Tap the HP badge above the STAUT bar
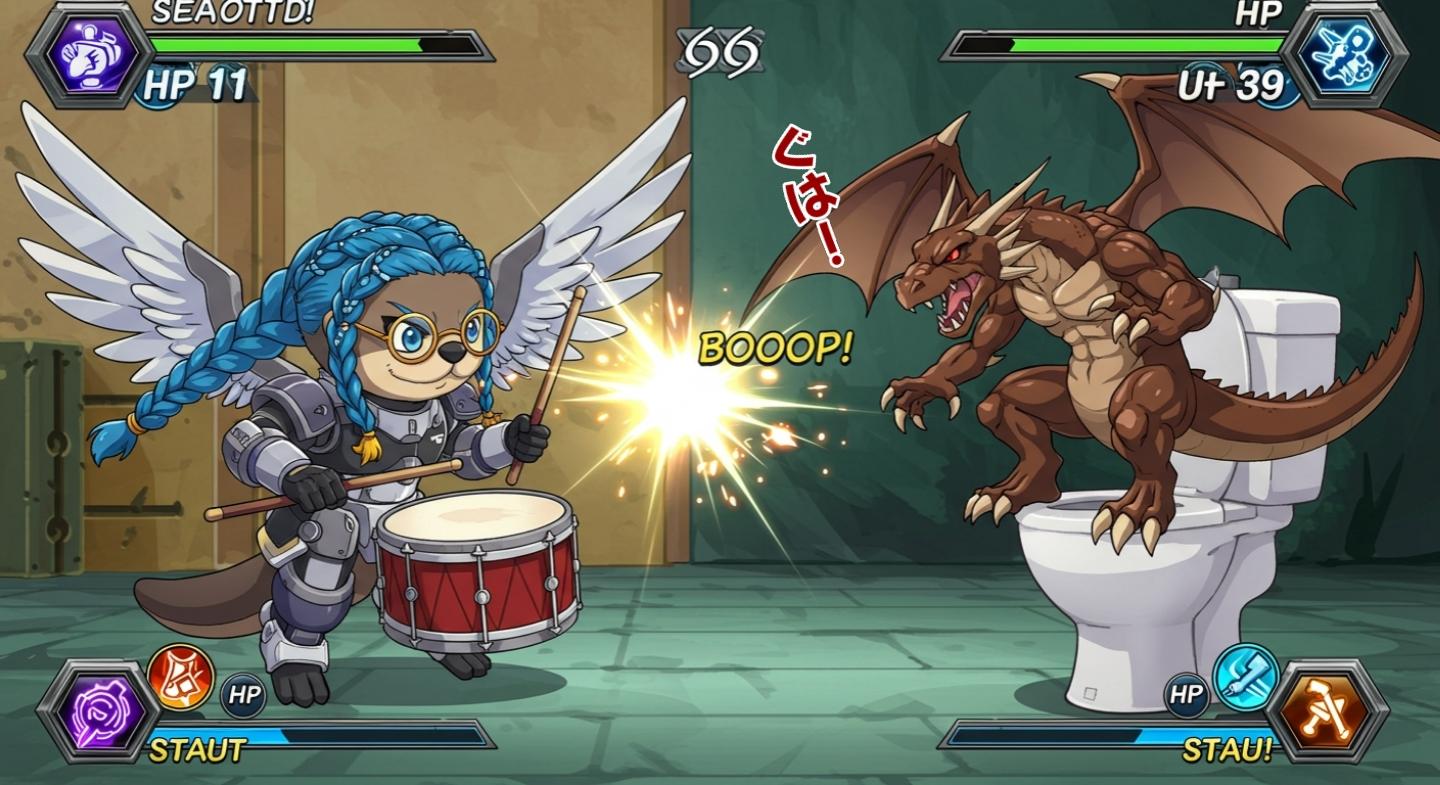Image resolution: width=1440 pixels, height=785 pixels. tap(243, 696)
